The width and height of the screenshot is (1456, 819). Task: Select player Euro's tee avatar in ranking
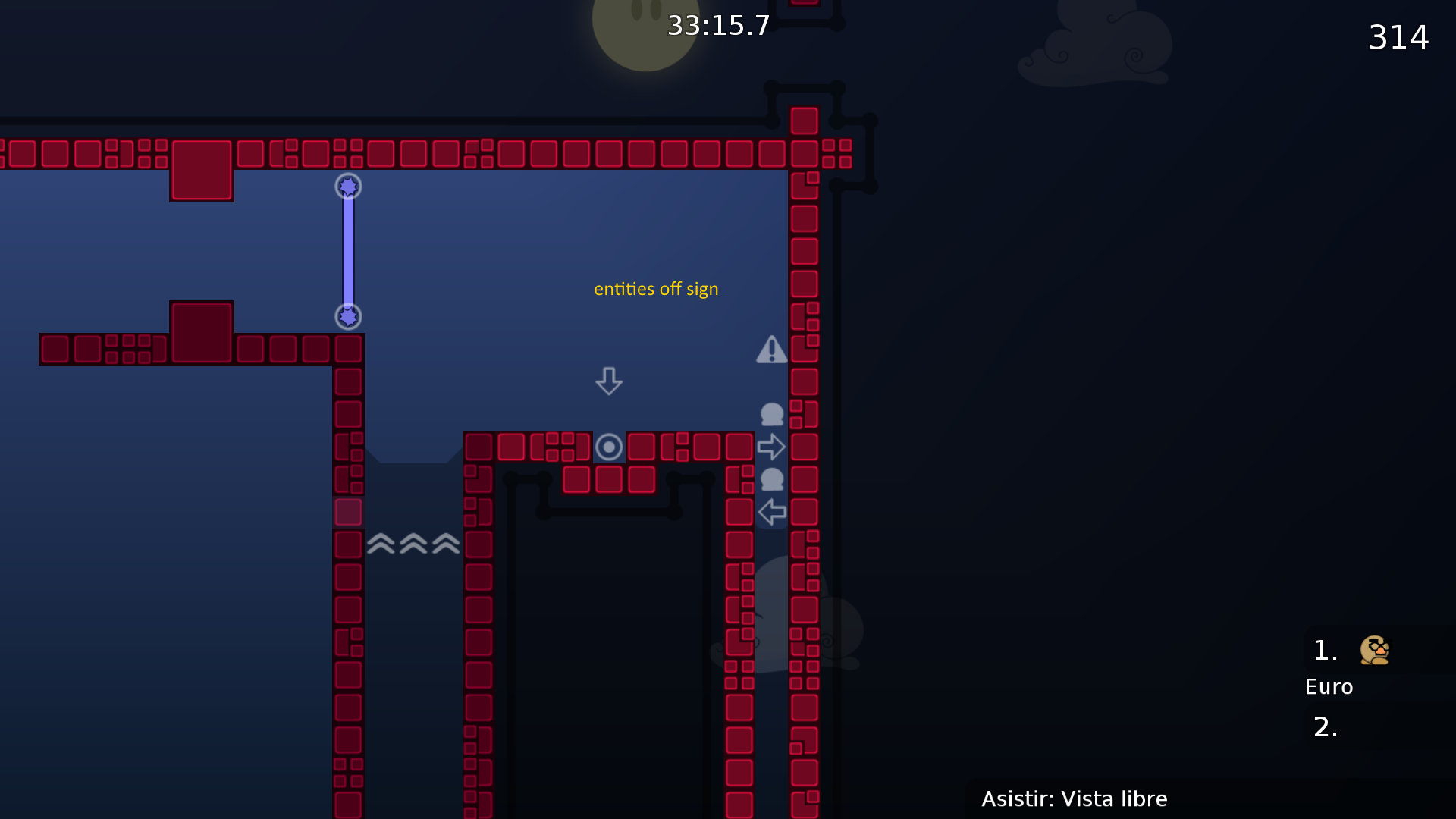tap(1374, 650)
